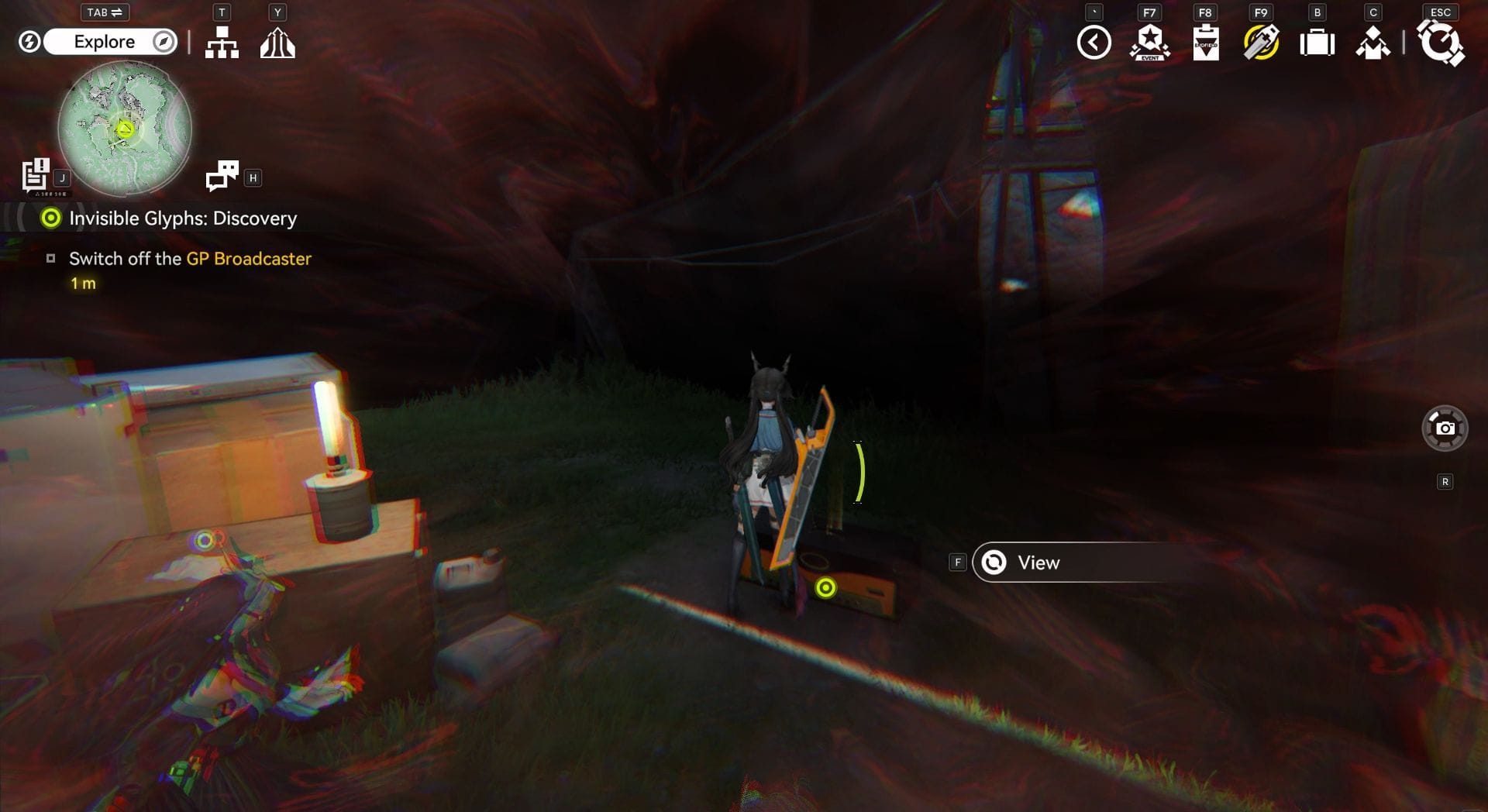Screen dimensions: 1488x812
Task: Open the backpack suitcase icon
Action: 1317,43
